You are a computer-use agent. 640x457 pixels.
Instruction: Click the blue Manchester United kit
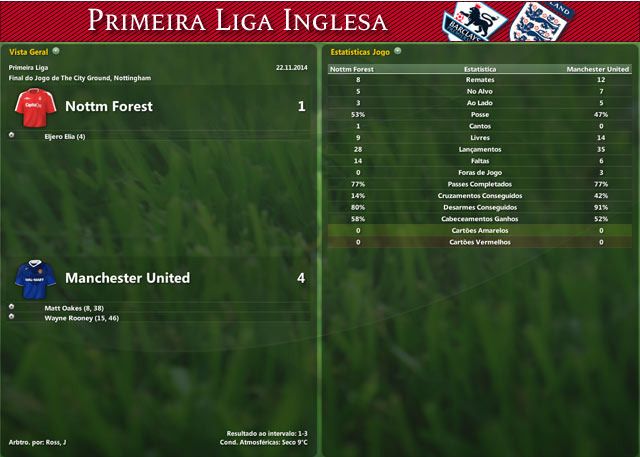tap(35, 277)
